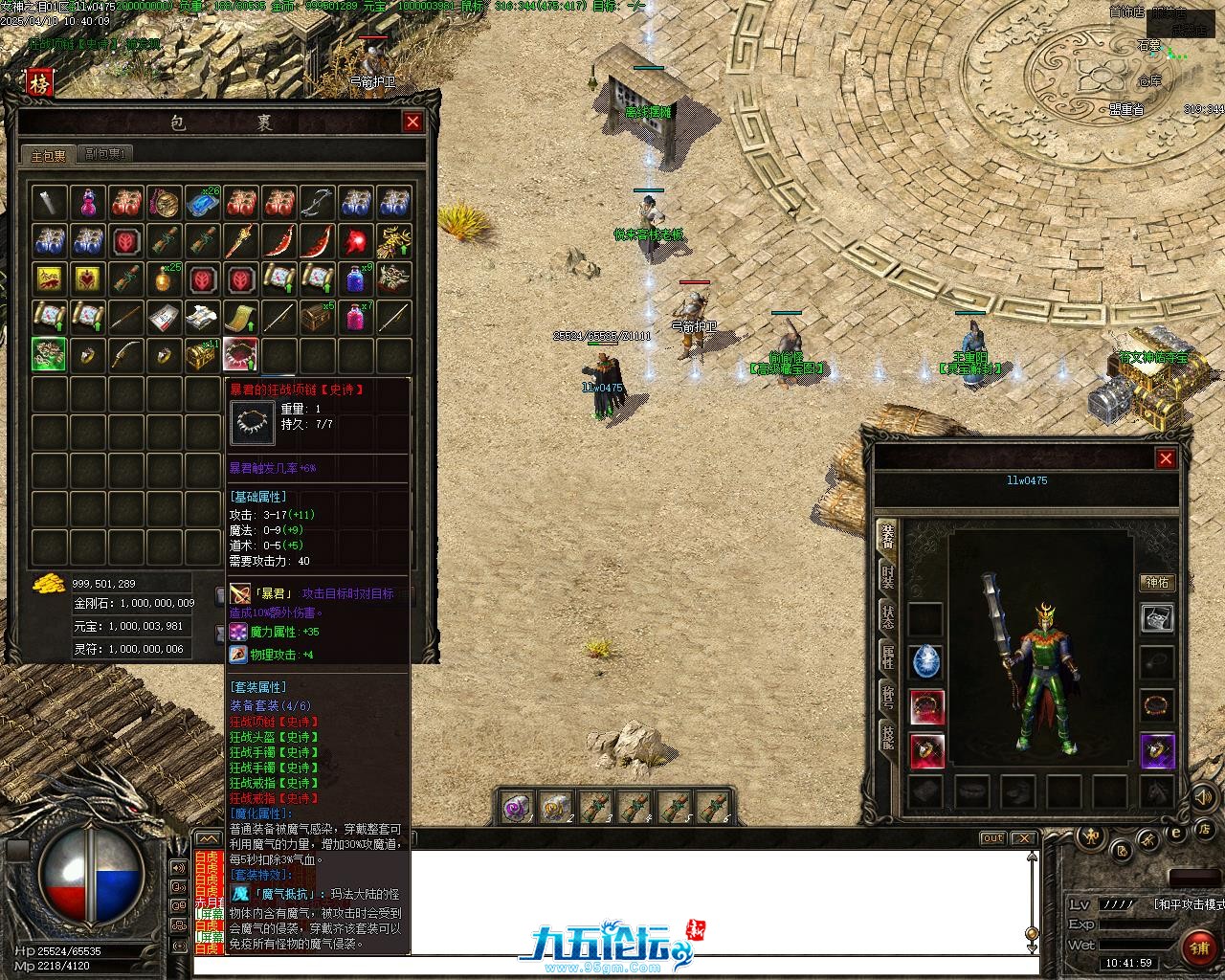Image resolution: width=1225 pixels, height=980 pixels.
Task: Click the green-highlighted dragon armor item
Action: click(x=49, y=354)
